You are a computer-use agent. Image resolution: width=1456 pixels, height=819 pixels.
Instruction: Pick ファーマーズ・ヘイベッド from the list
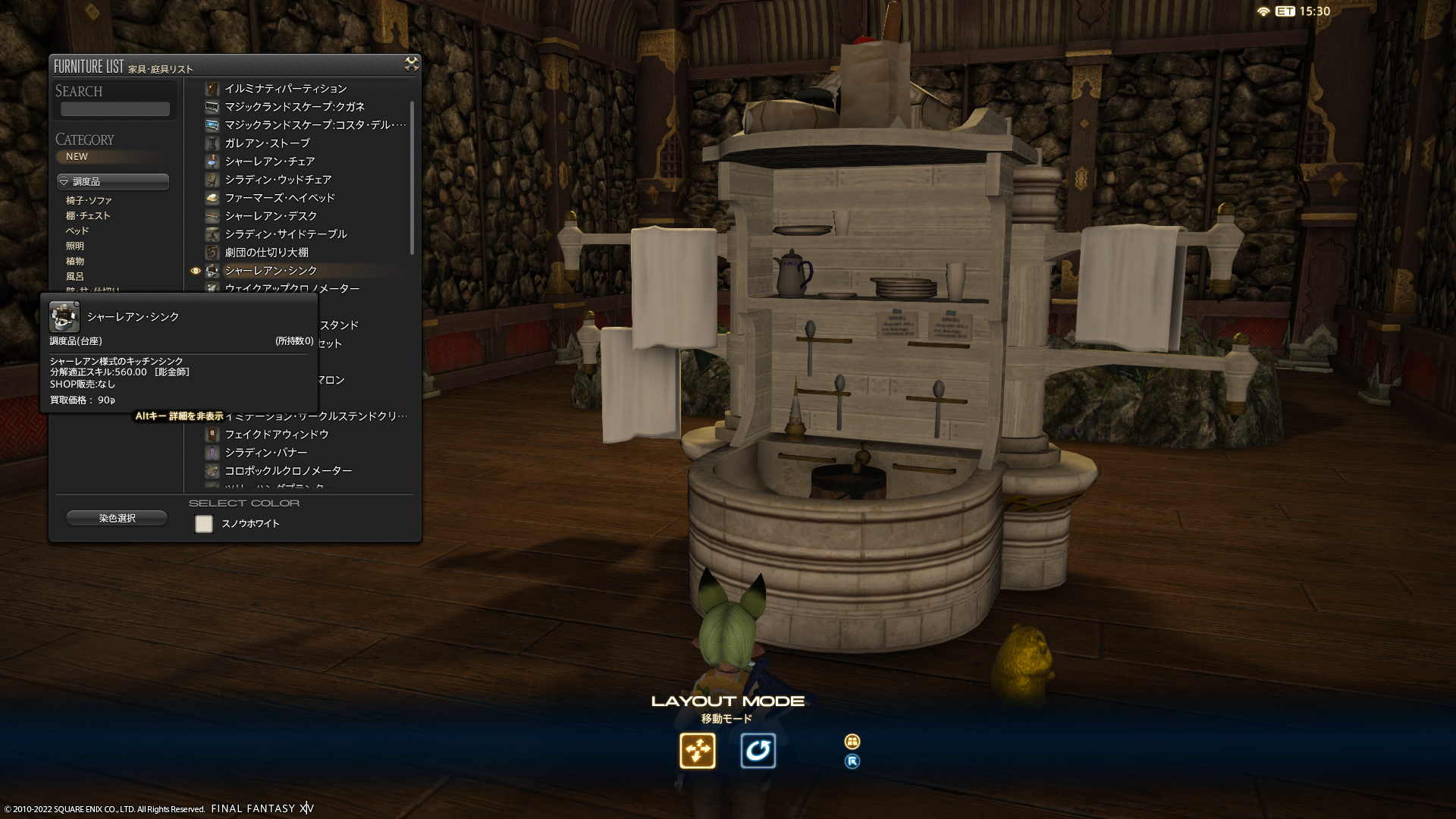pos(279,198)
